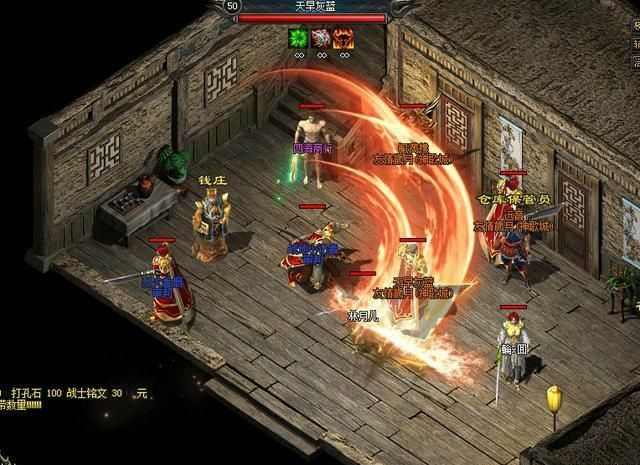Select the green leaf buff icon

pos(297,38)
